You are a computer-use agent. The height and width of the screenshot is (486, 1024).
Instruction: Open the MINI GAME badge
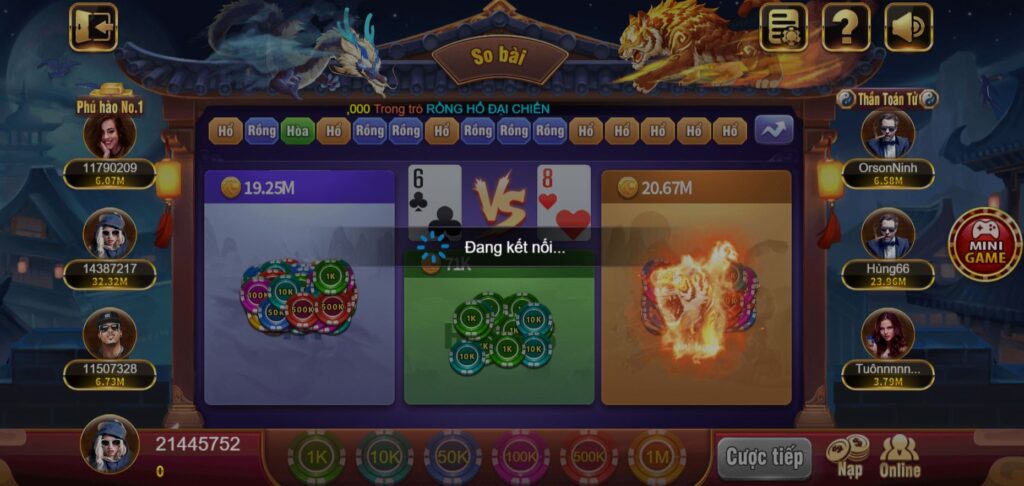[x=985, y=243]
